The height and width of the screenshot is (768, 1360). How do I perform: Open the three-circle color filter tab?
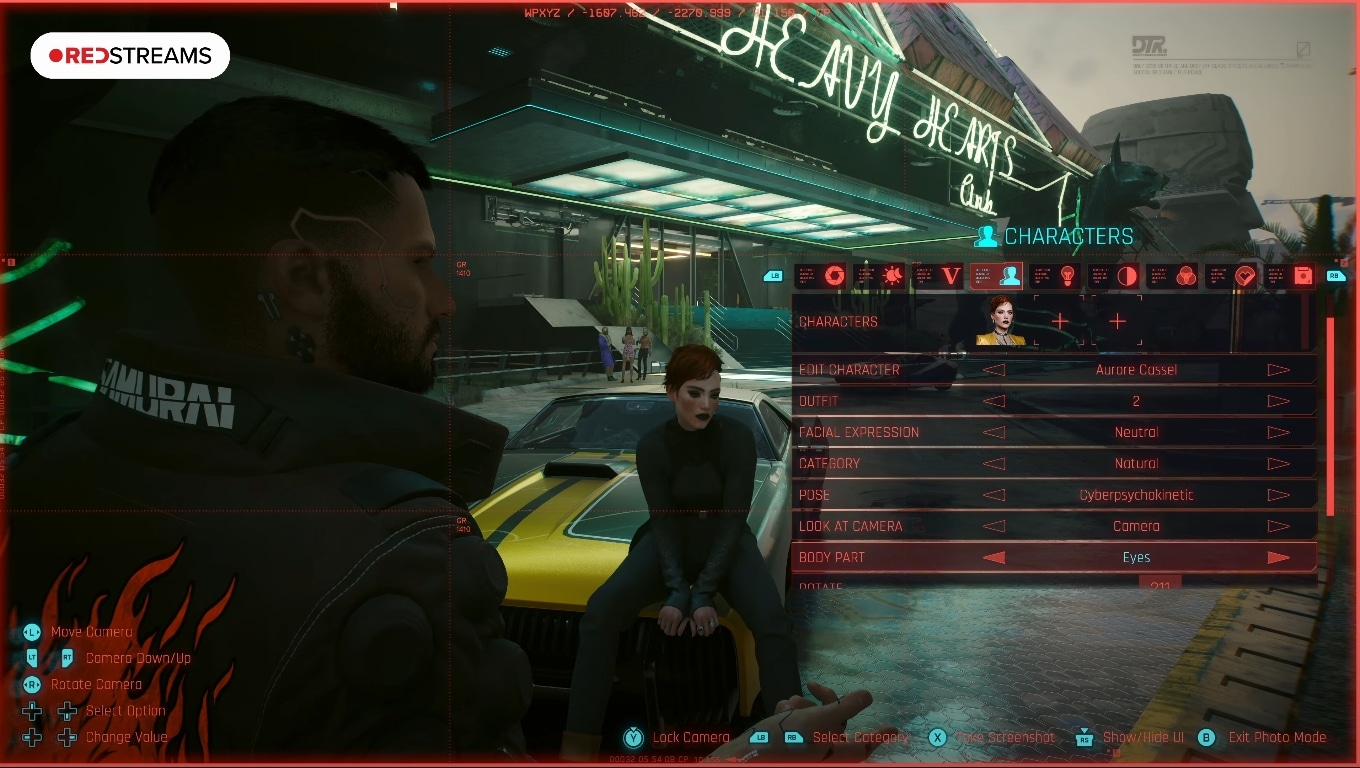point(1185,276)
